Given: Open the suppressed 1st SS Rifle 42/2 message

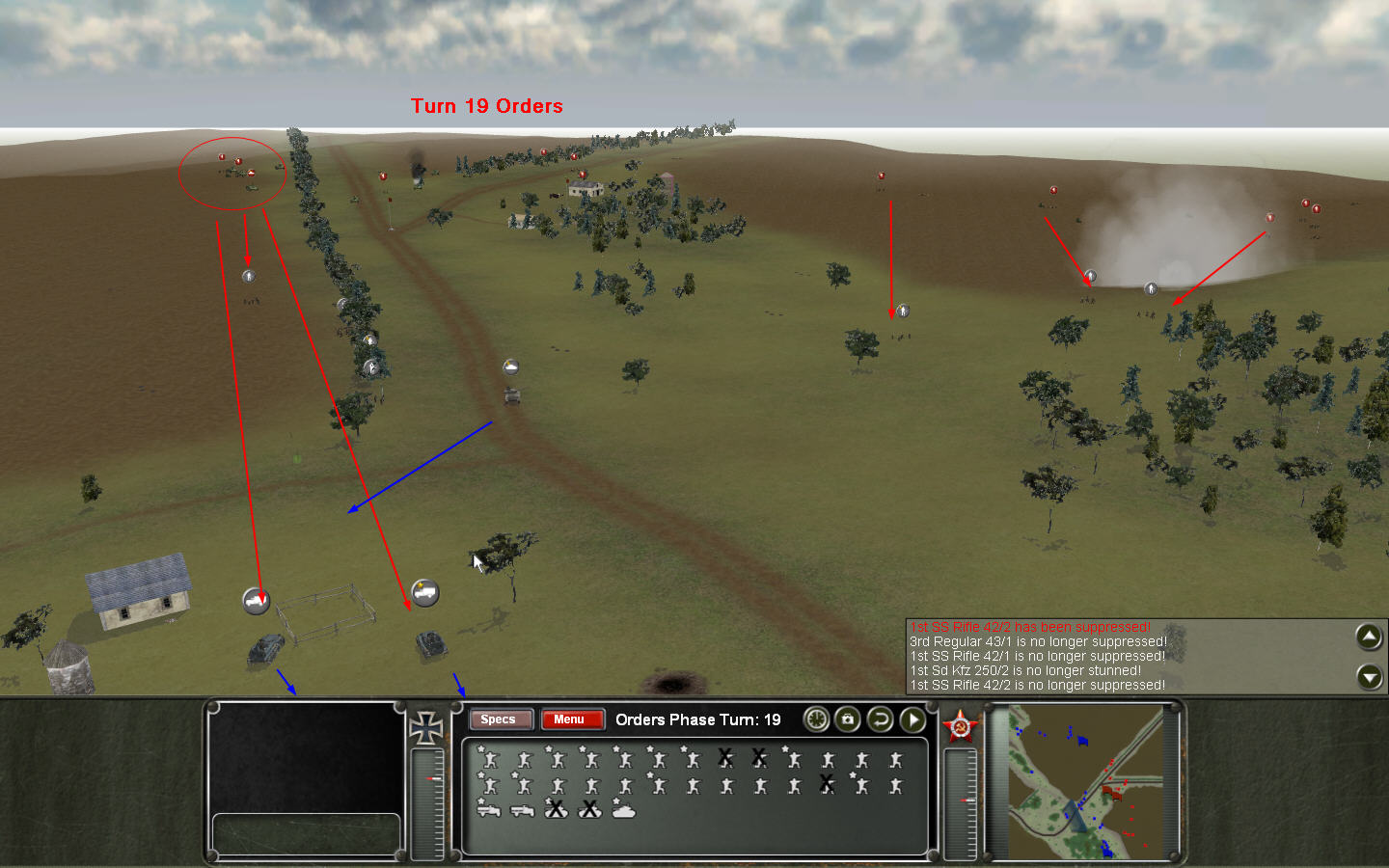Looking at the screenshot, I should [x=1029, y=627].
